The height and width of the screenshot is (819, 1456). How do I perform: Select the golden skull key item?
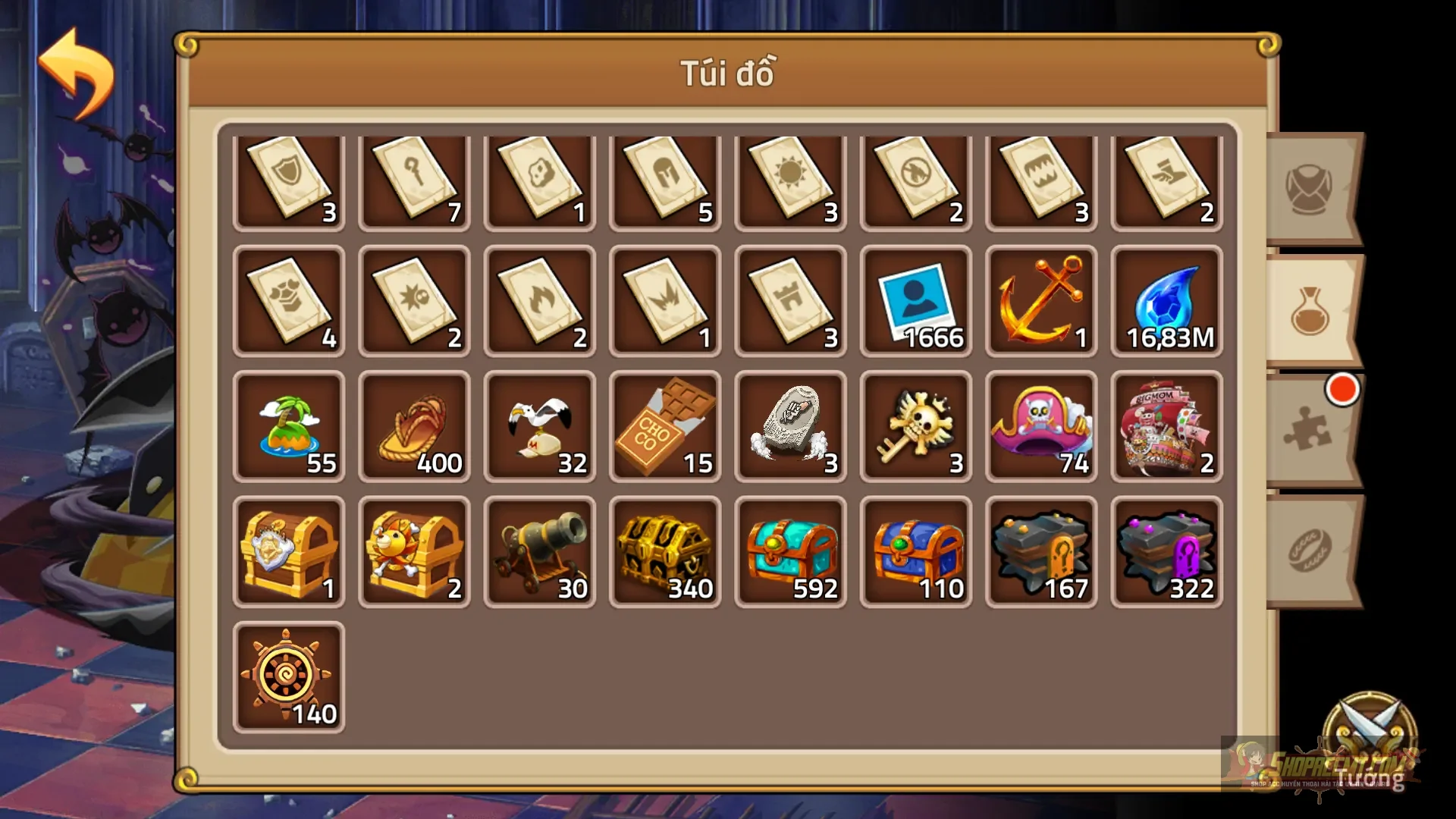[x=916, y=426]
